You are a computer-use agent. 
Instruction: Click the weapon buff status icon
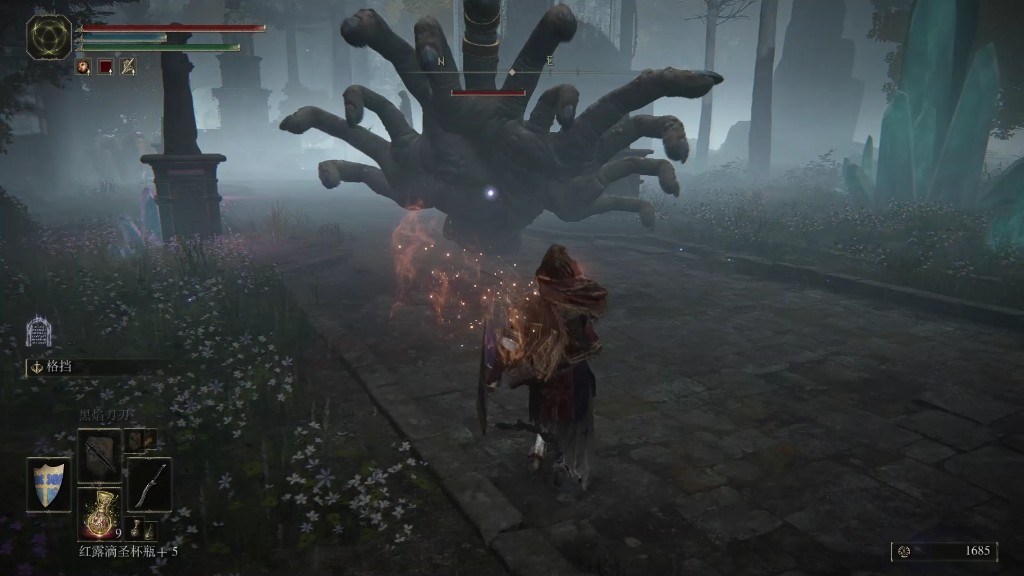pos(128,67)
